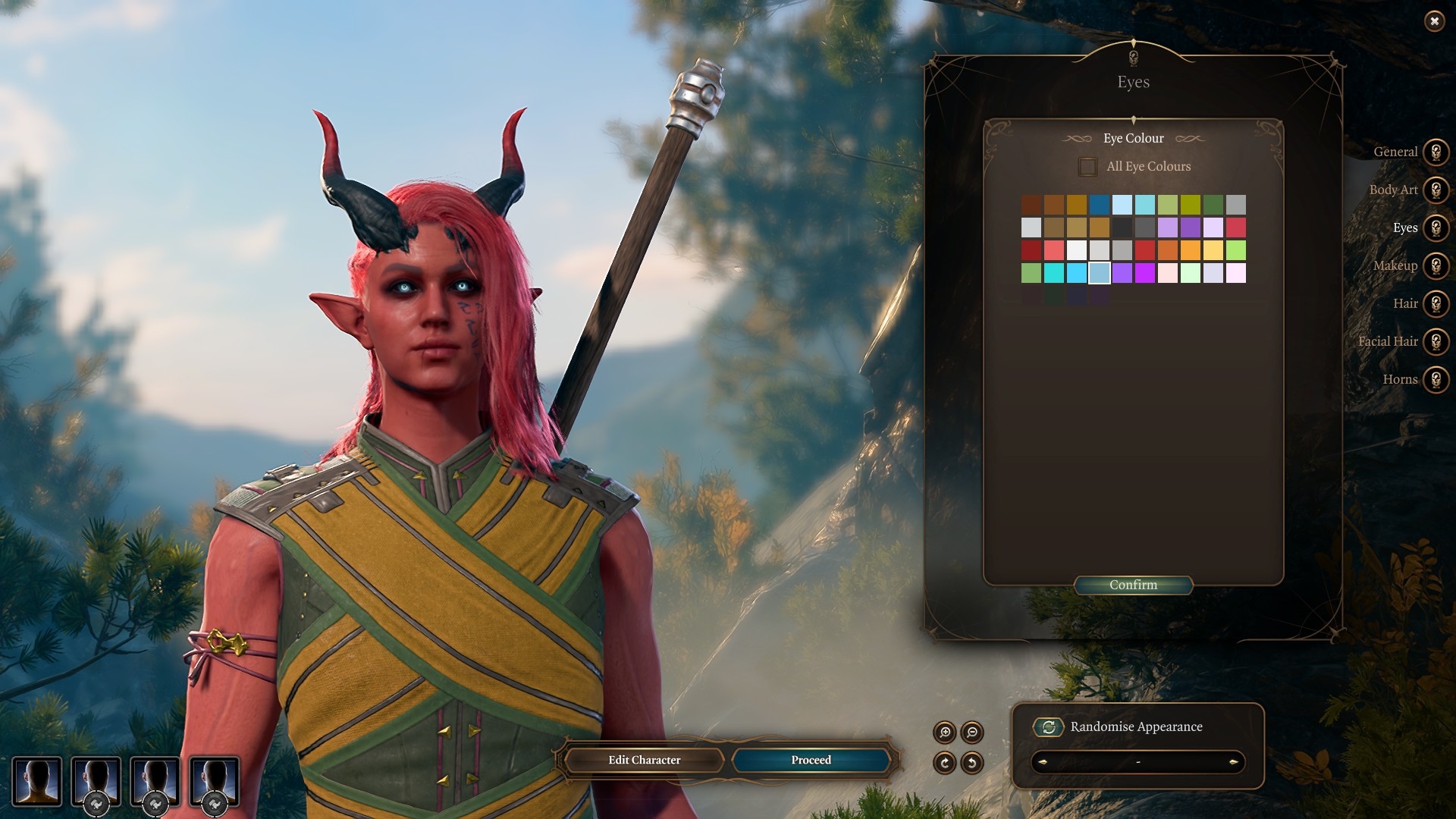Confirm the eye colour selection
This screenshot has height=819, width=1456.
click(1133, 585)
